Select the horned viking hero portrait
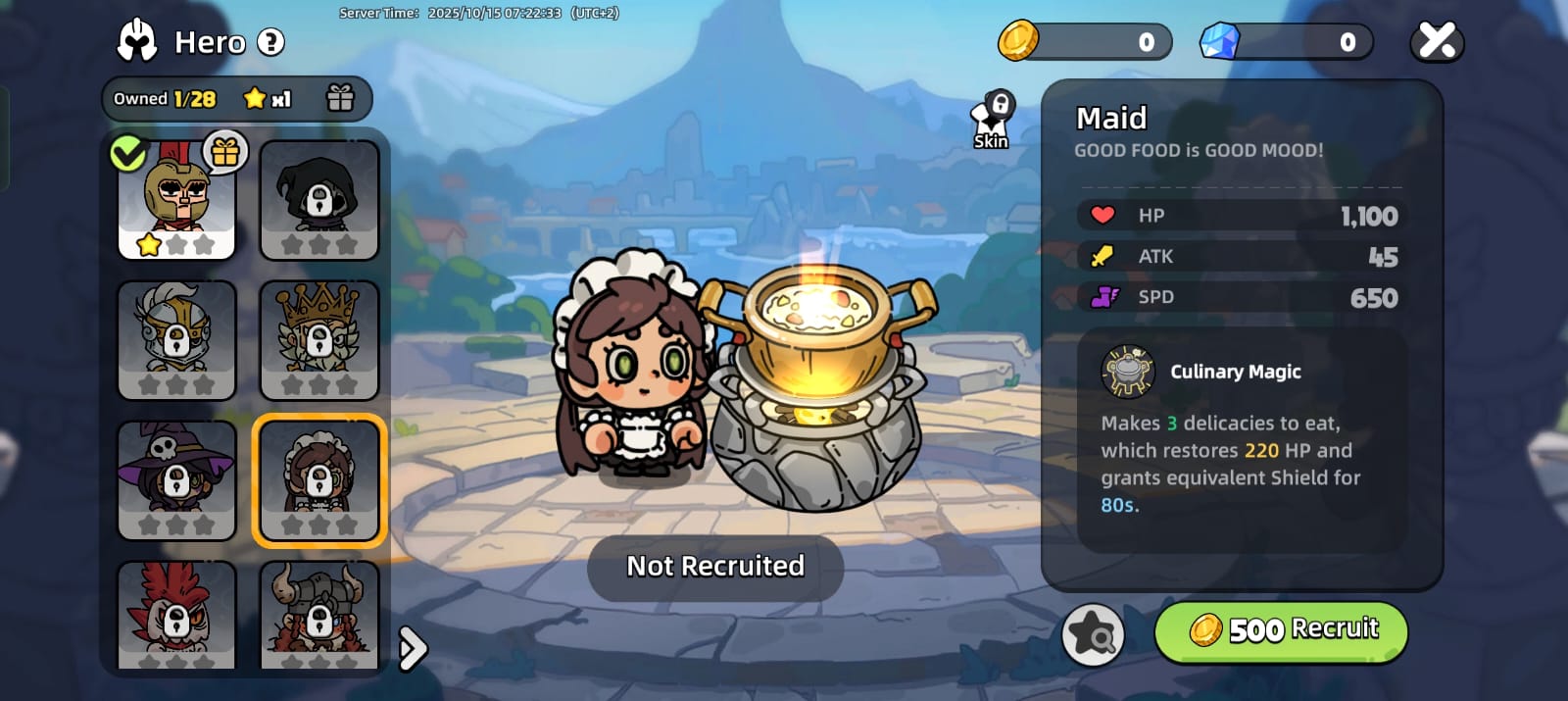This screenshot has width=1568, height=701. [318, 616]
